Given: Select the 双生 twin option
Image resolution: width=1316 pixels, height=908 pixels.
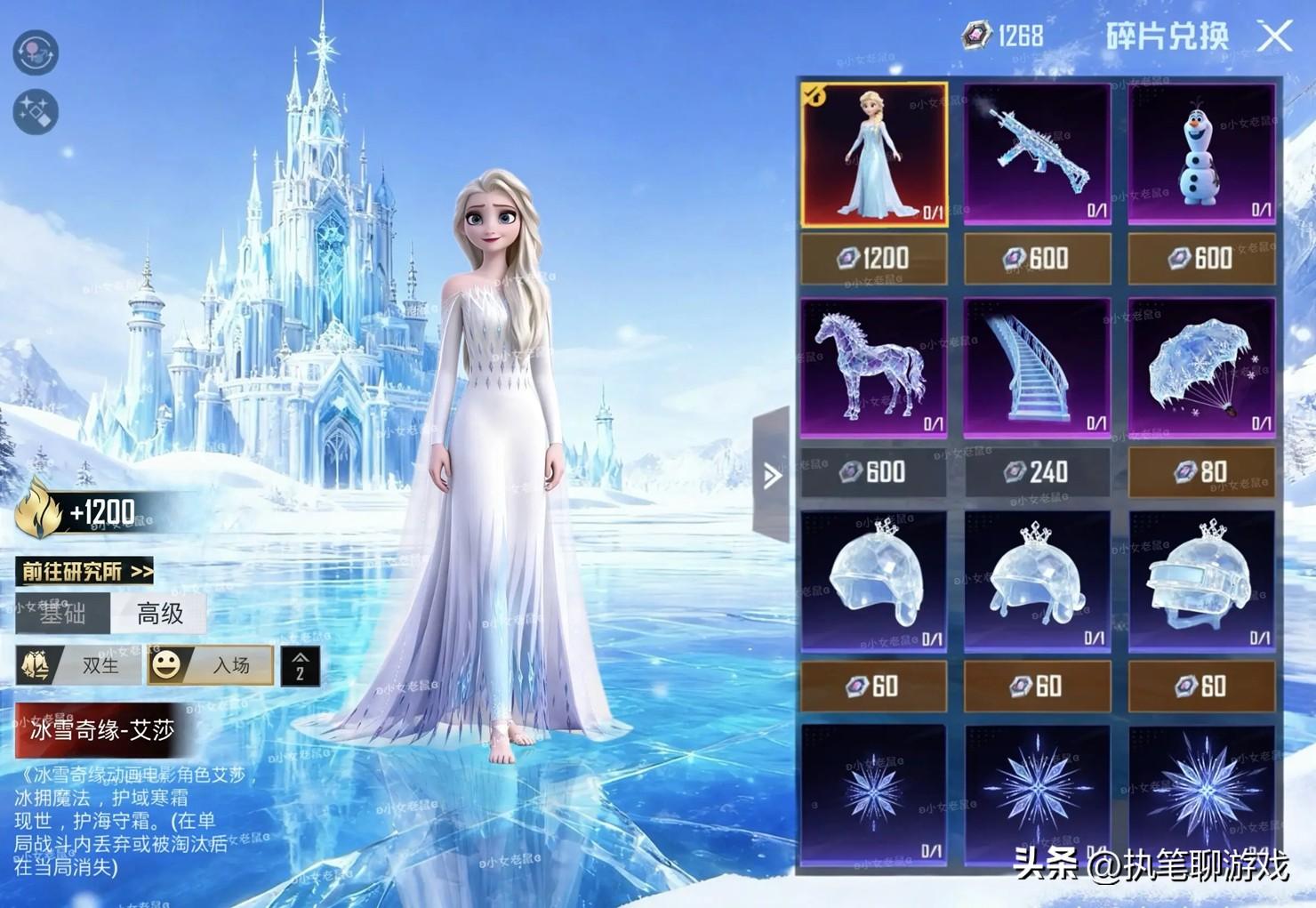Looking at the screenshot, I should [x=78, y=665].
